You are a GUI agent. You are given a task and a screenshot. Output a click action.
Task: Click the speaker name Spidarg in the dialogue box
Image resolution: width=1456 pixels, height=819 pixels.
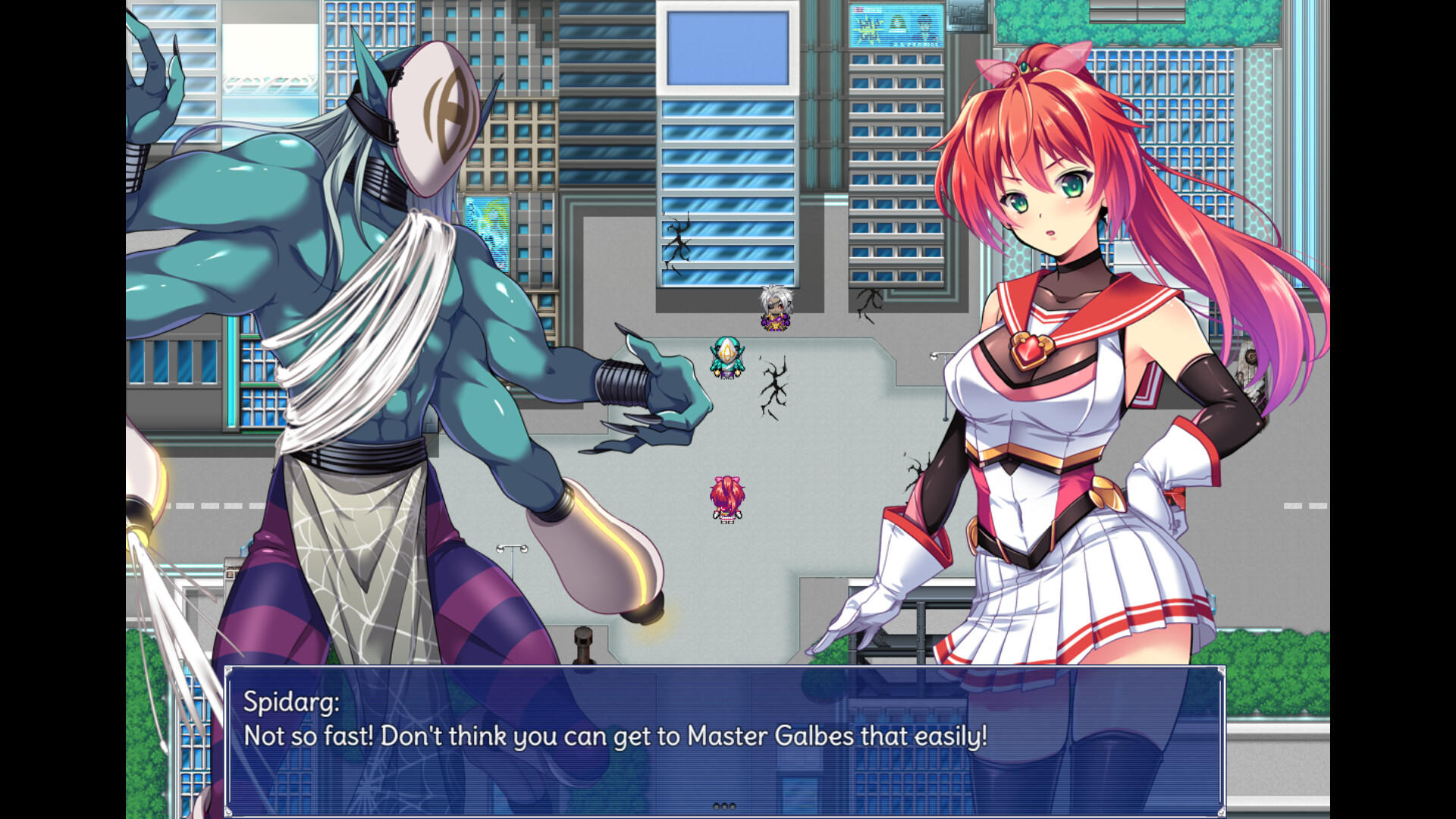coord(292,701)
